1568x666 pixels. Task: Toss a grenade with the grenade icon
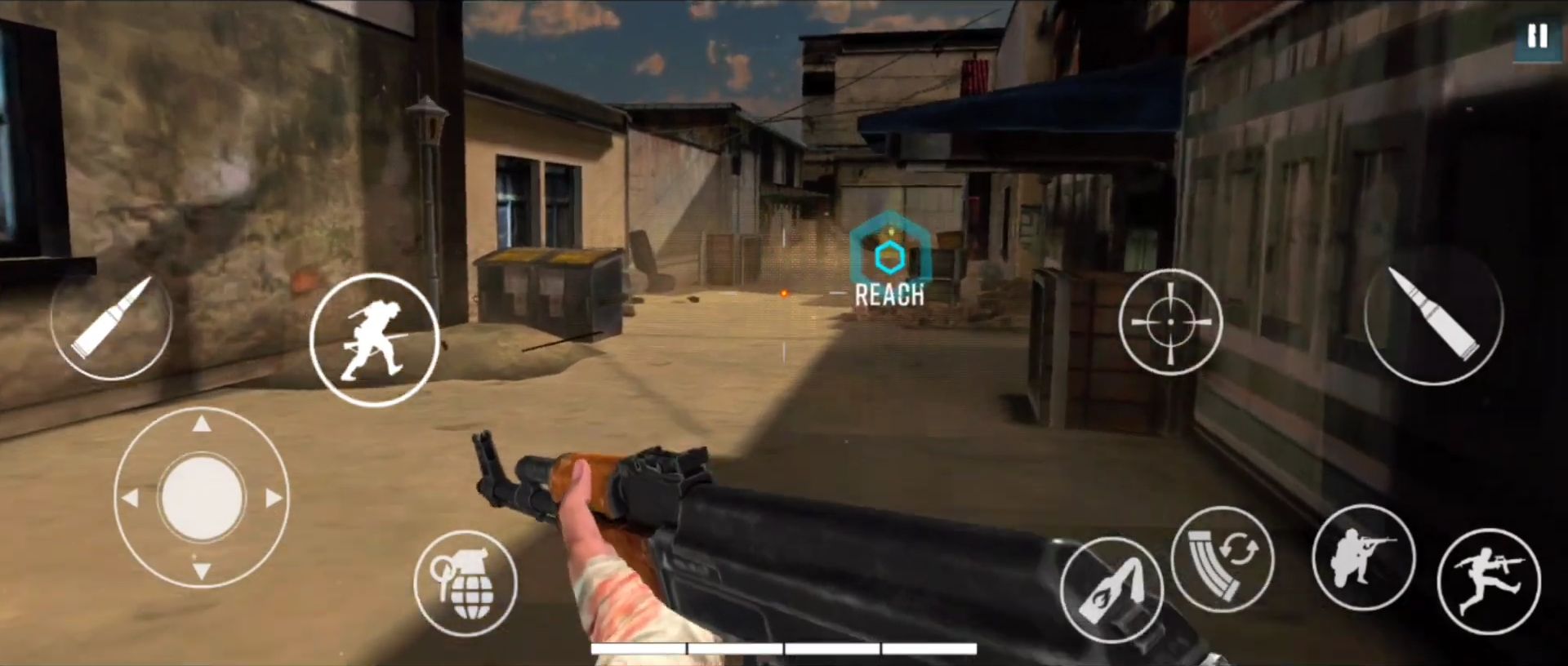point(467,581)
